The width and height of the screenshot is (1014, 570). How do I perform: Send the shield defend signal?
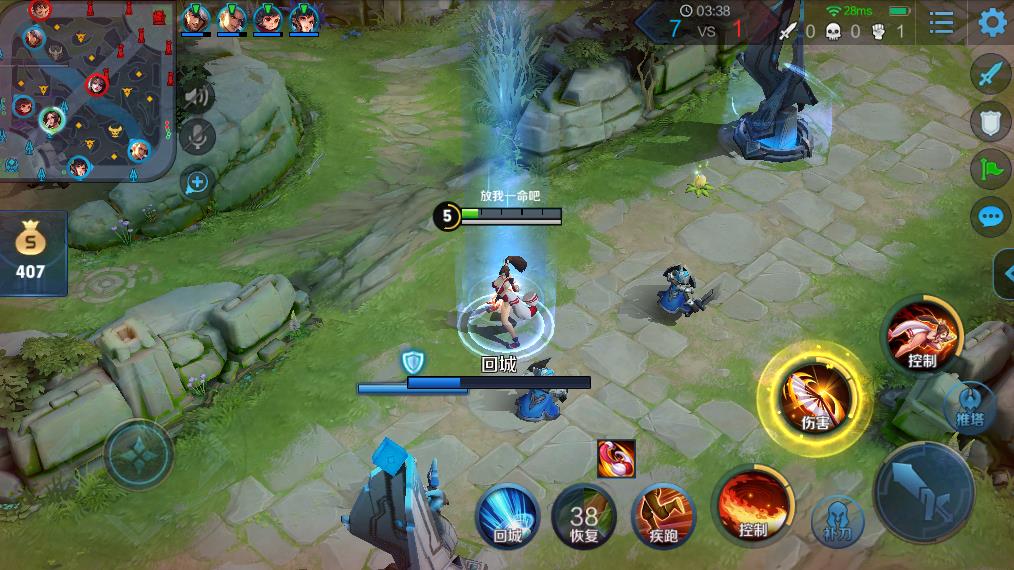pos(990,121)
